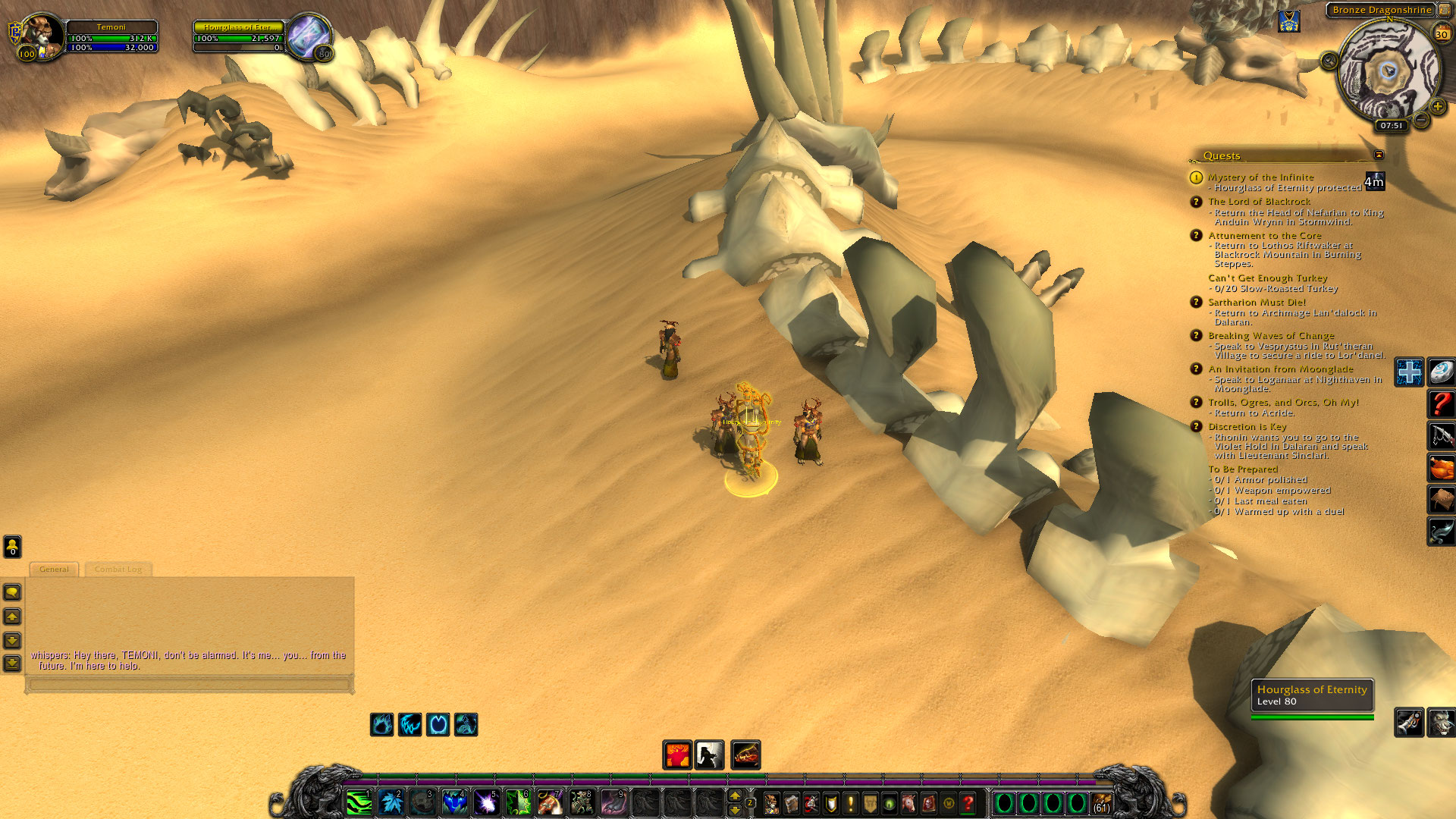Jump chat to bottom with arrow button
This screenshot has width=1456, height=819.
[12, 664]
